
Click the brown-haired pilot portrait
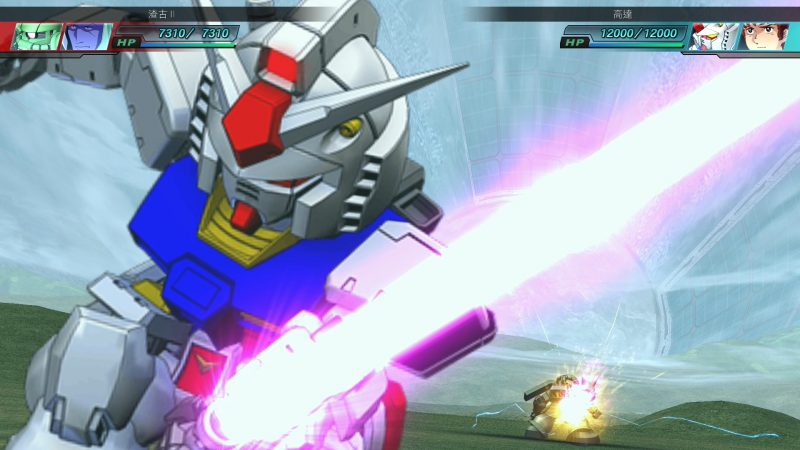tap(765, 37)
